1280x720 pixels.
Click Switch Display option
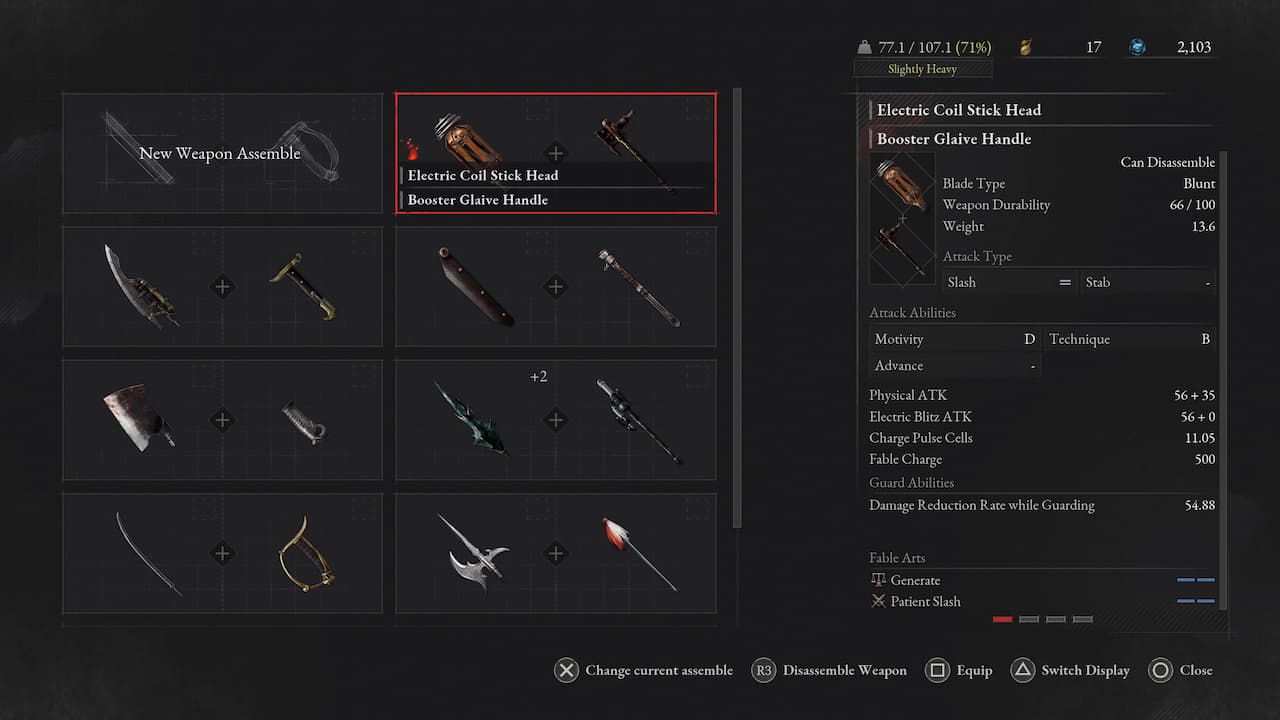[1070, 670]
